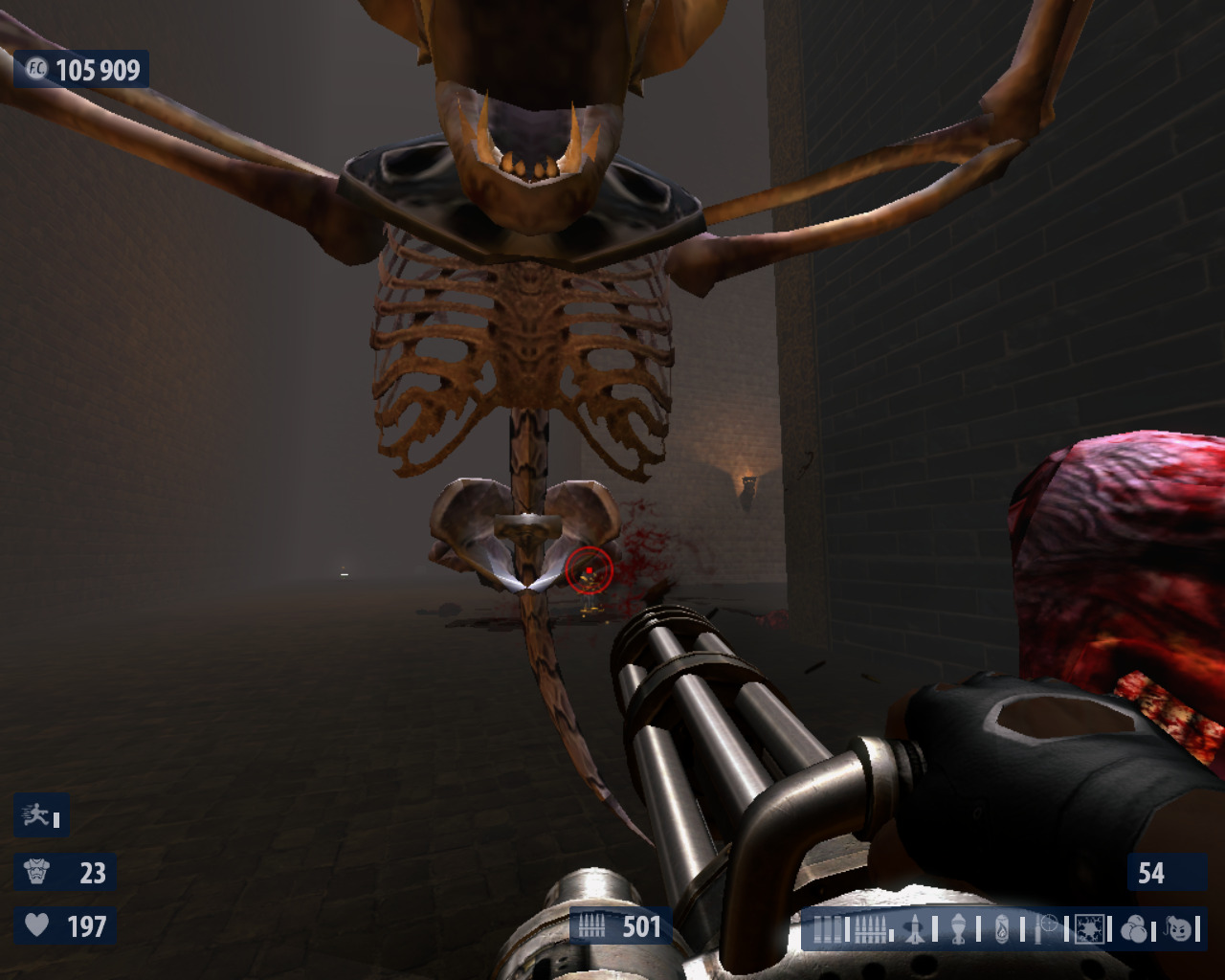
Task: Activate the Serious Bomb icon
Action: point(1180,928)
